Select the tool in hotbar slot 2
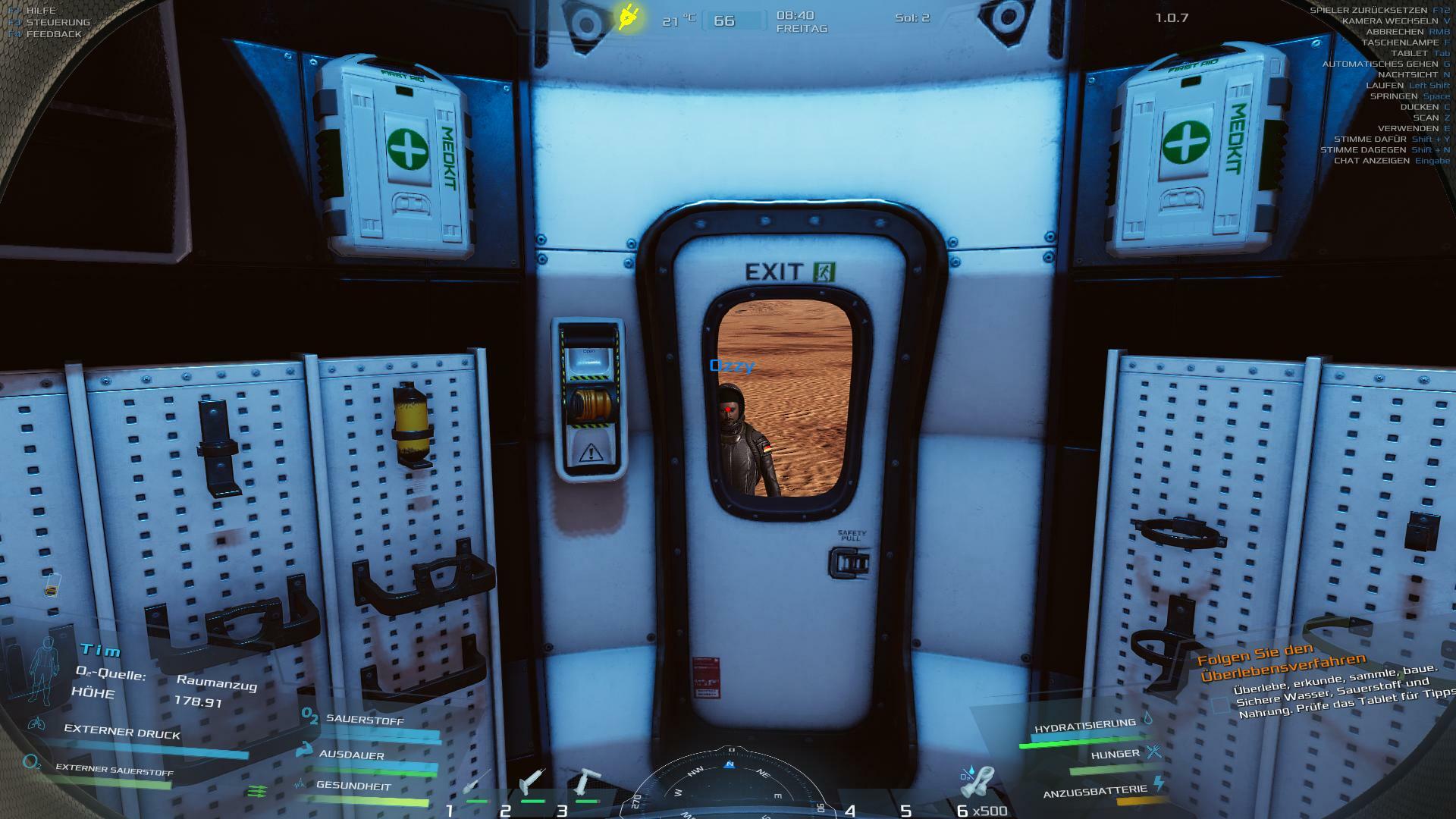This screenshot has height=819, width=1456. (532, 782)
